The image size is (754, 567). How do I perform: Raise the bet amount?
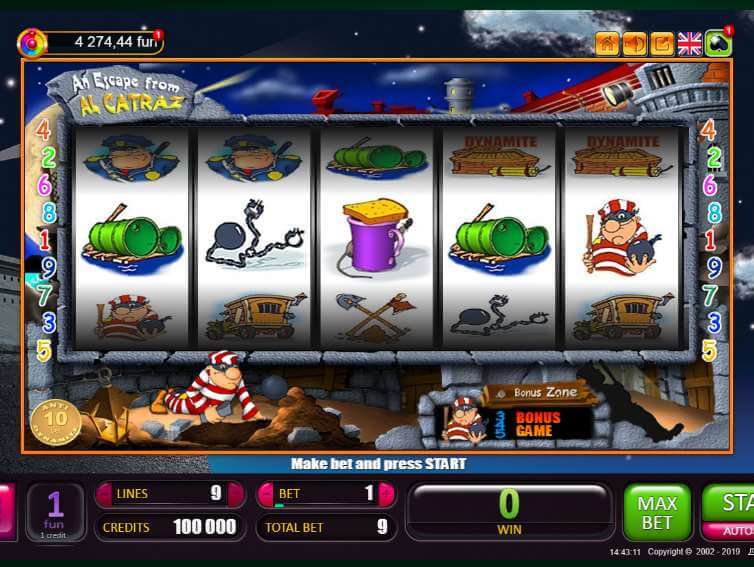click(x=388, y=494)
